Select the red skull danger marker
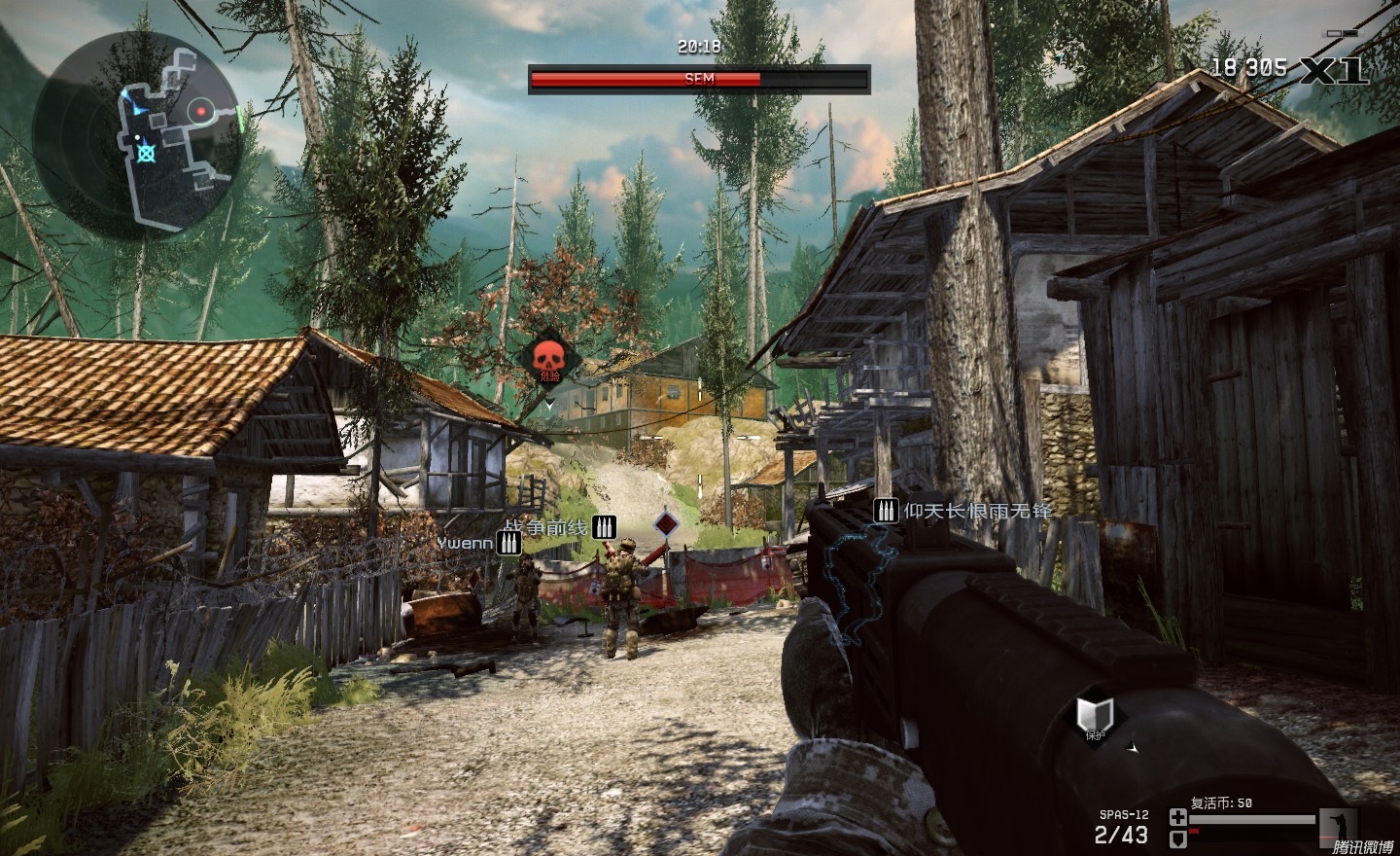The height and width of the screenshot is (856, 1400). (548, 360)
